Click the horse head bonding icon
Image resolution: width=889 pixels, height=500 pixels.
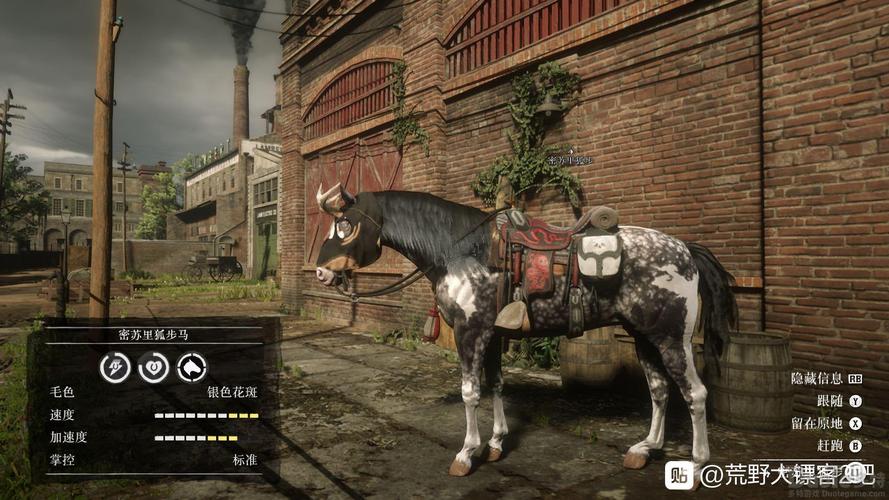click(191, 367)
